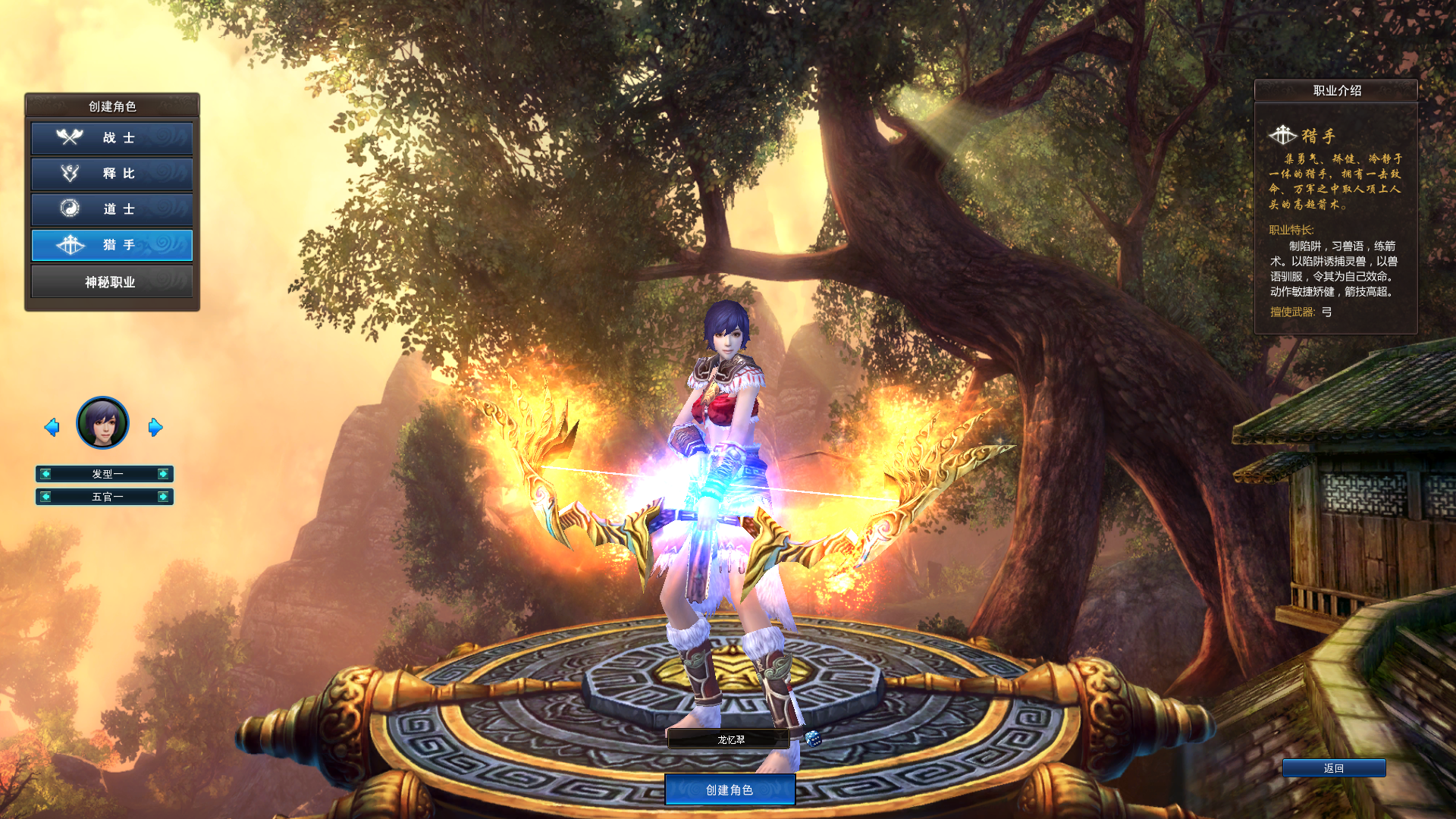Click the name field showing 龙忆翠
This screenshot has width=1456, height=819.
tap(728, 739)
